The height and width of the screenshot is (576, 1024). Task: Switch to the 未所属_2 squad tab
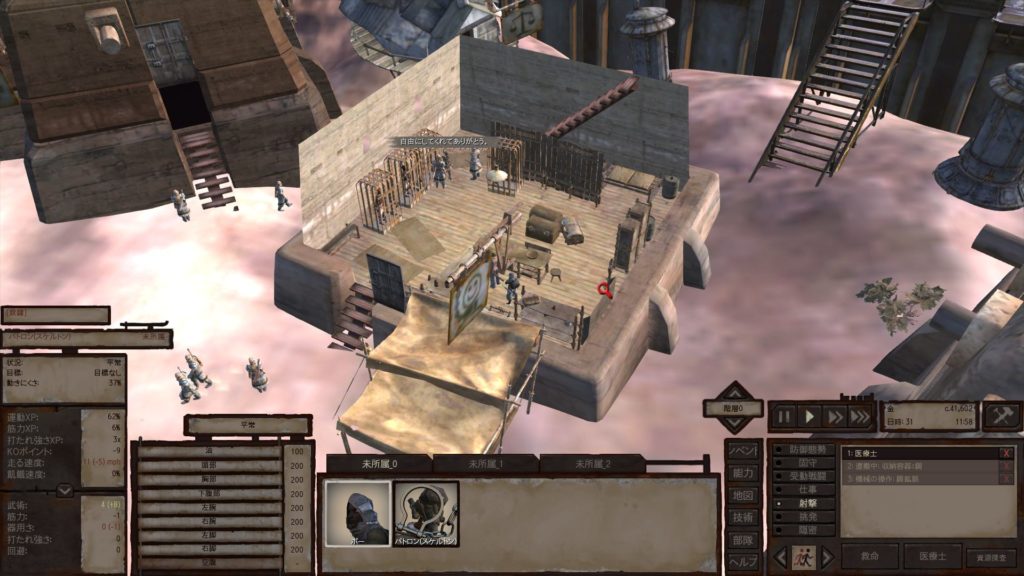point(592,464)
